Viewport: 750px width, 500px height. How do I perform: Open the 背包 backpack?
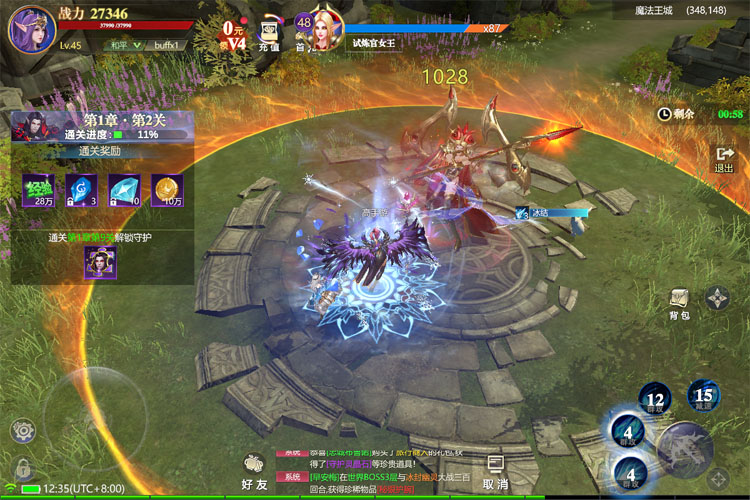point(679,303)
